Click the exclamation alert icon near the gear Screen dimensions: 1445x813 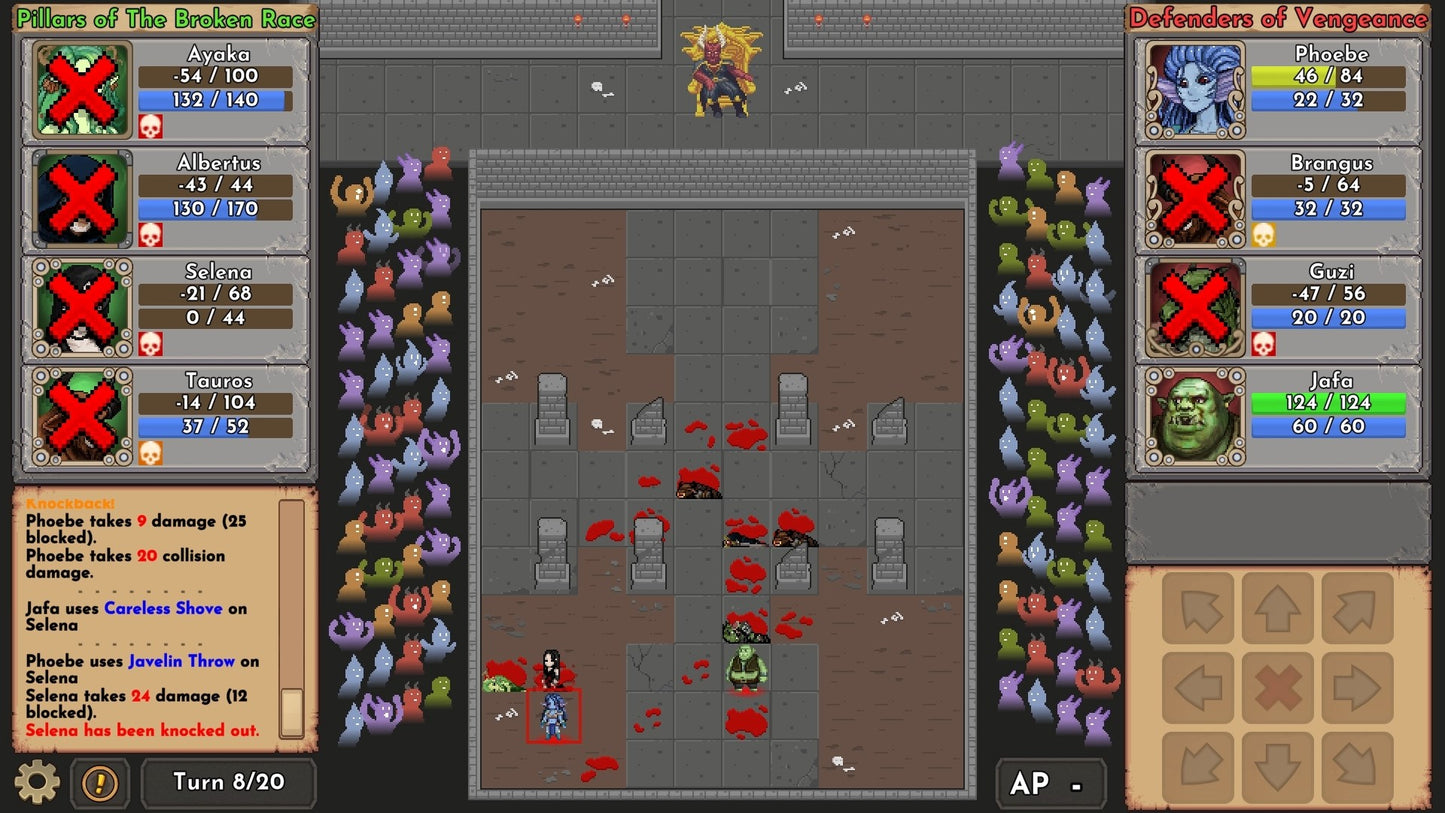point(97,784)
